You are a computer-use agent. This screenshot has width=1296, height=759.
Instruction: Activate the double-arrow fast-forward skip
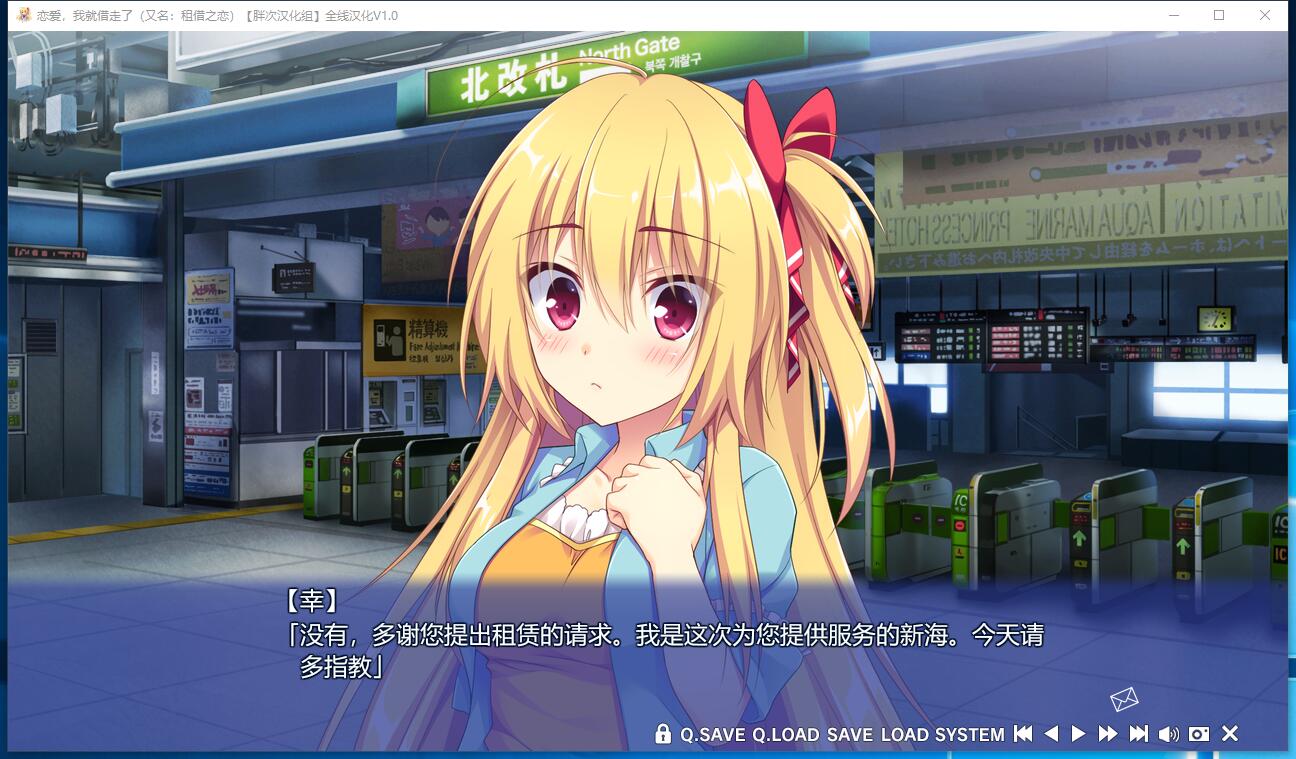point(1107,734)
